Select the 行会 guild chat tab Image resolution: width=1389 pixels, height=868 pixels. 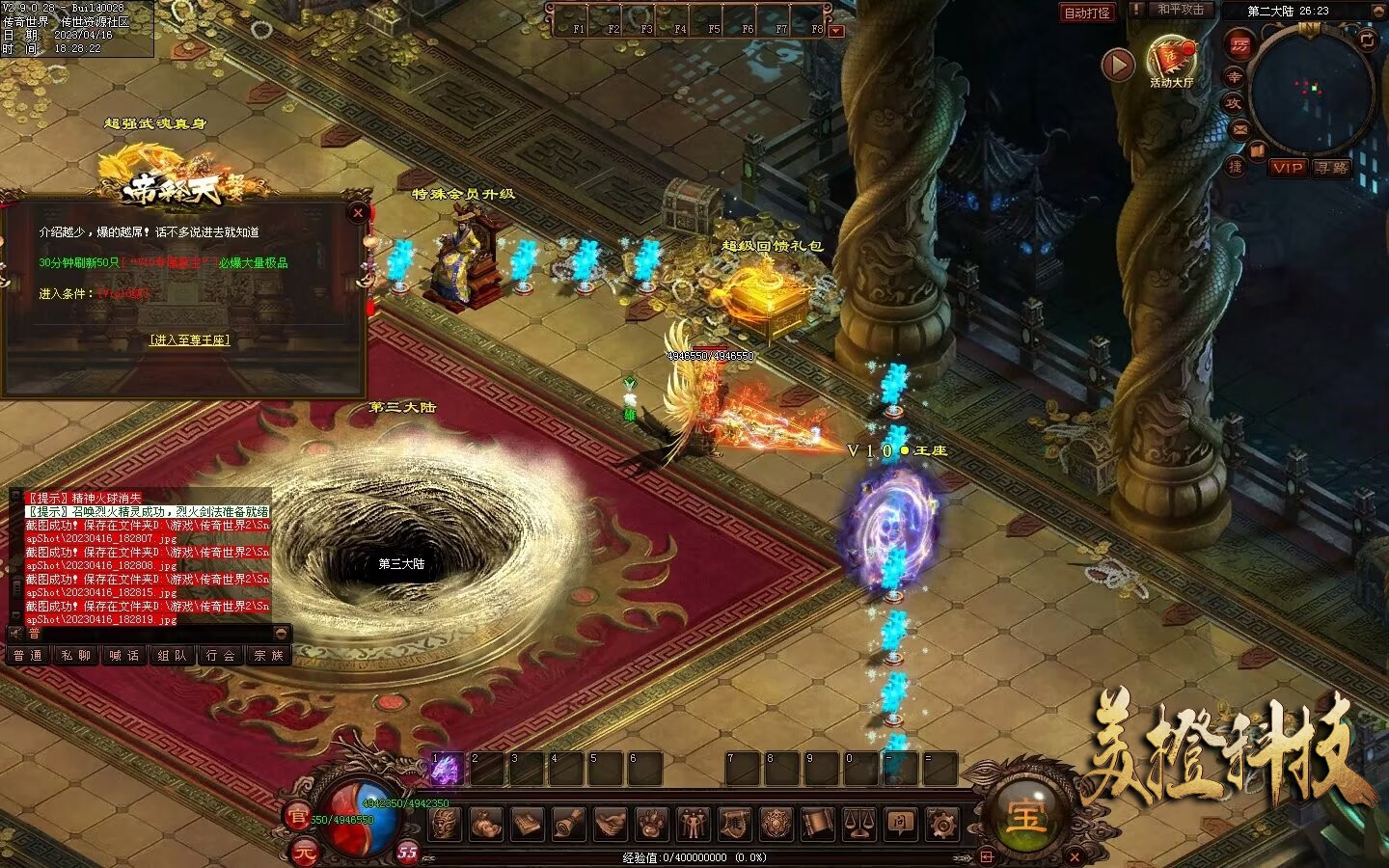coord(221,656)
